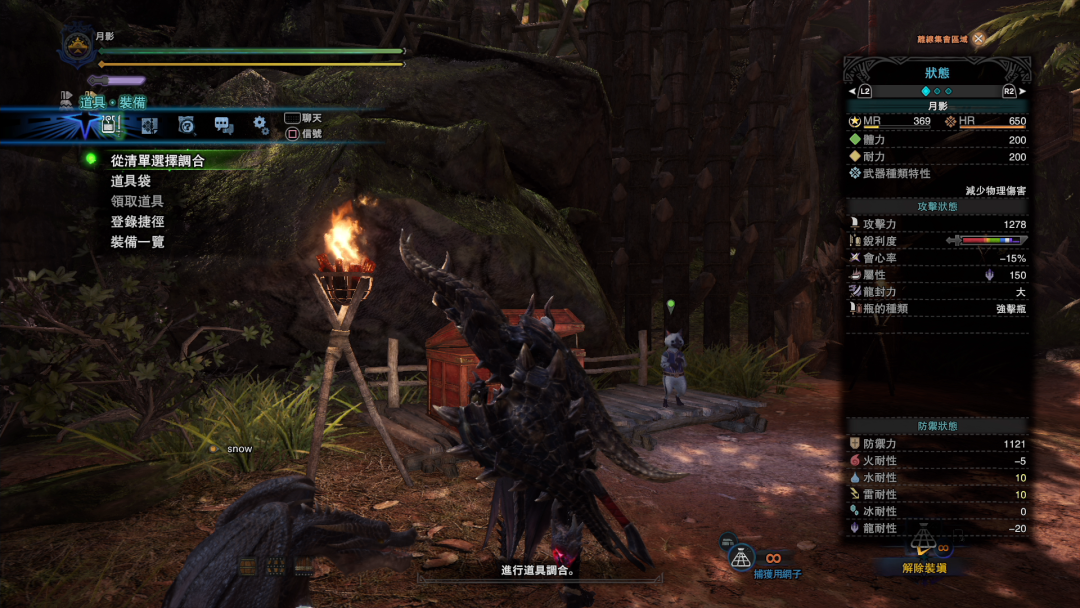Switch to the items and equipment tab icon
The height and width of the screenshot is (608, 1080).
[111, 126]
